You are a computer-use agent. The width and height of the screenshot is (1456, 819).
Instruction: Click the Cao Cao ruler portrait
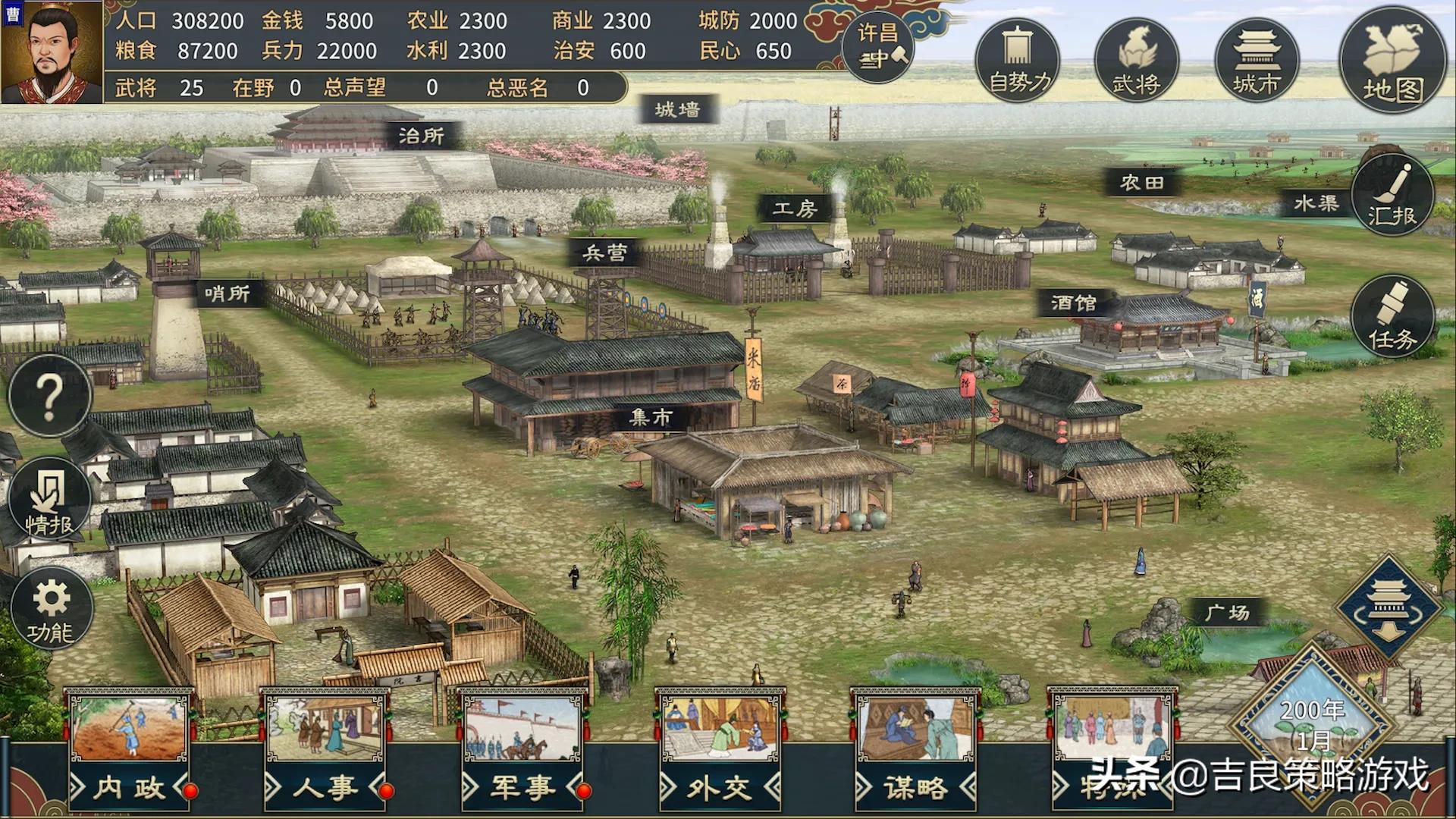pos(52,52)
